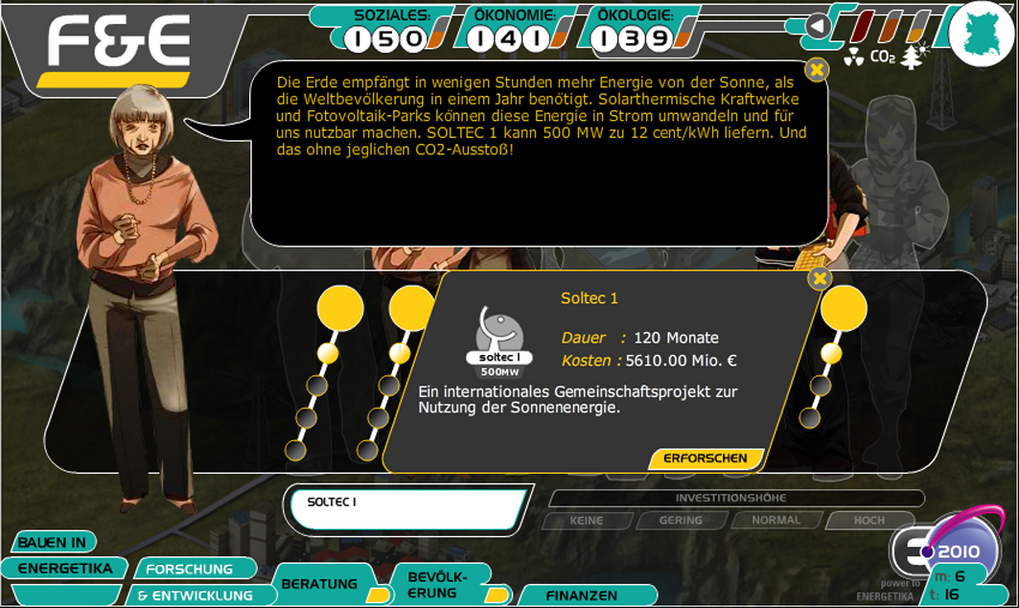Choose Gering investment level
This screenshot has height=608, width=1019.
680,520
